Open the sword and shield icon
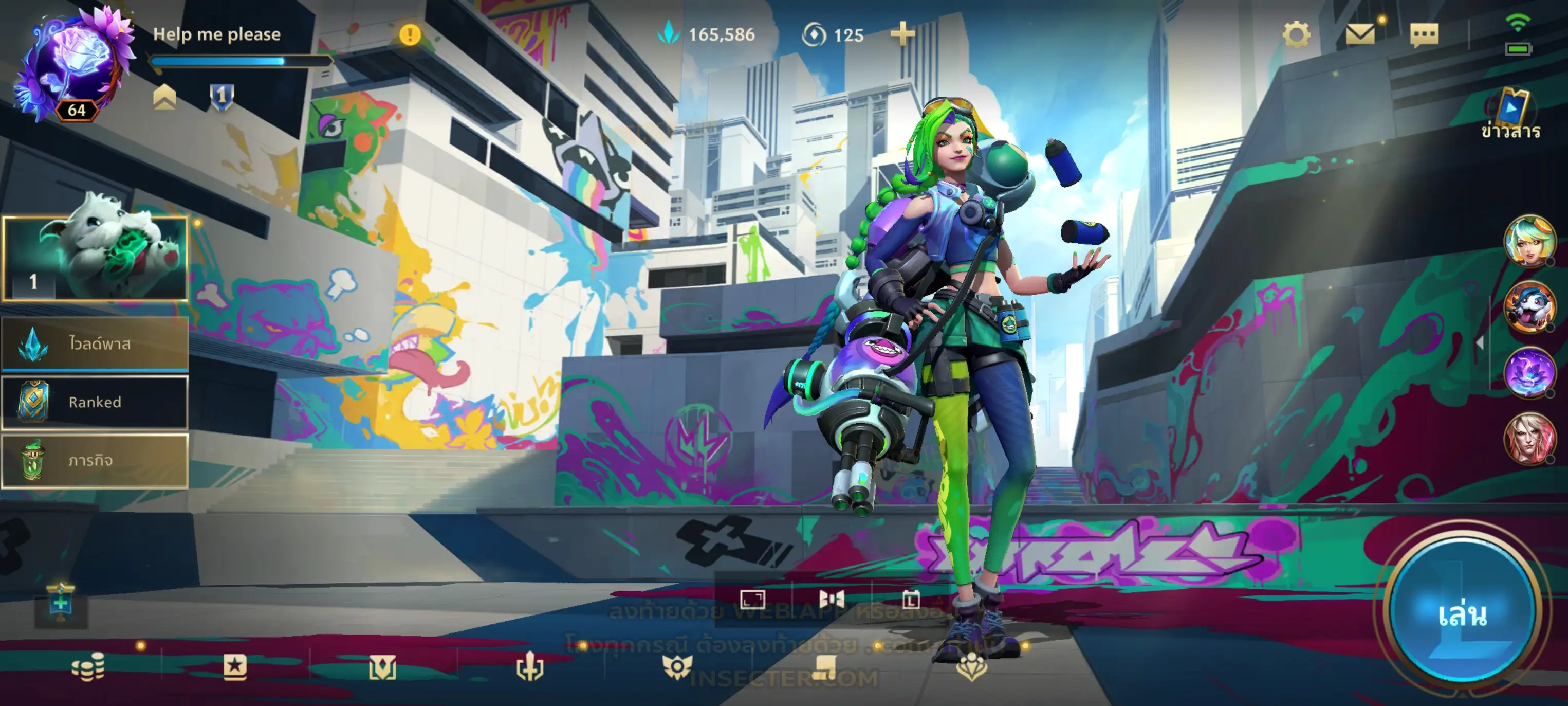The width and height of the screenshot is (1568, 706). (529, 667)
